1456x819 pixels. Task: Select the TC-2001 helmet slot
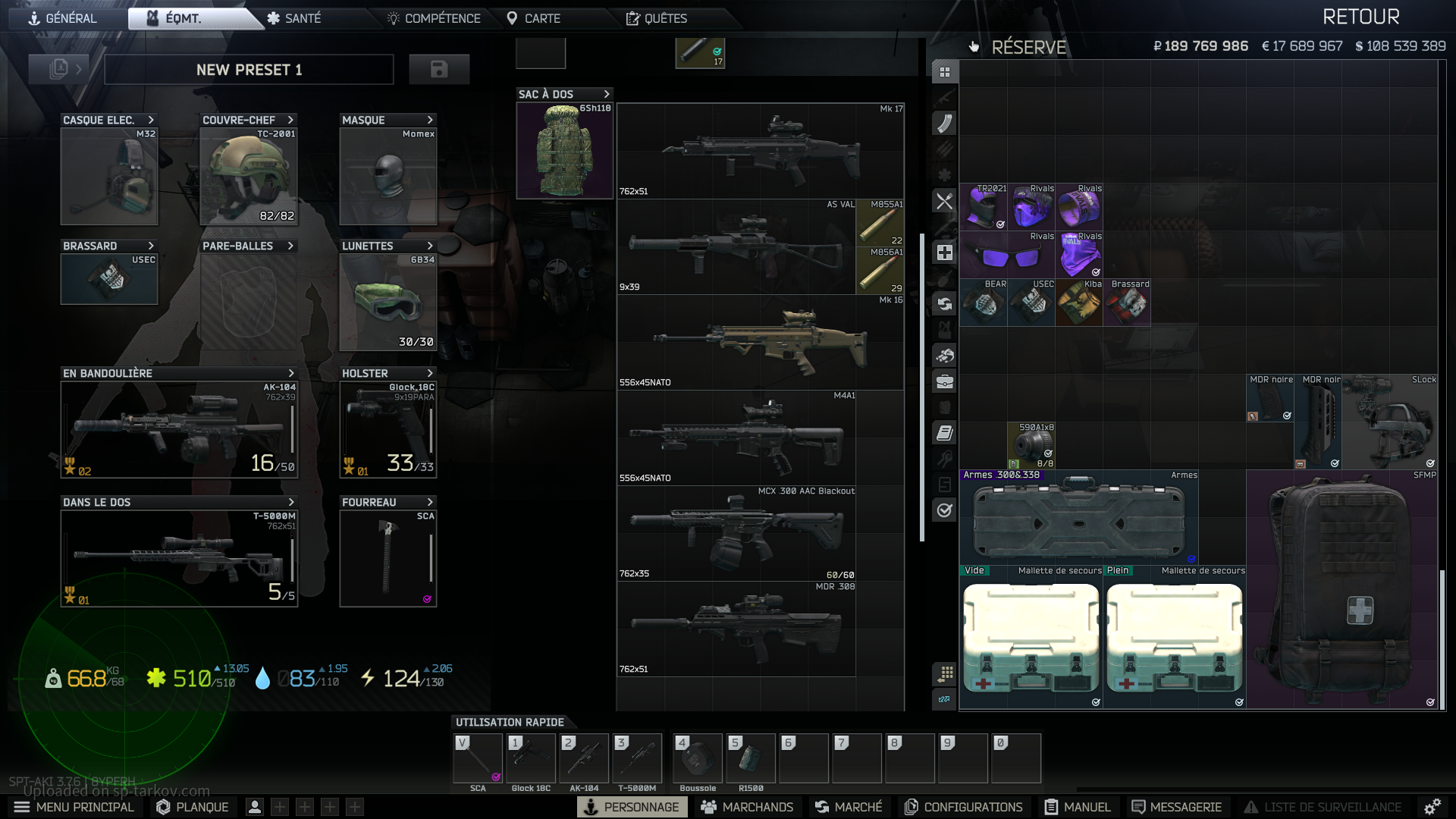[x=249, y=177]
